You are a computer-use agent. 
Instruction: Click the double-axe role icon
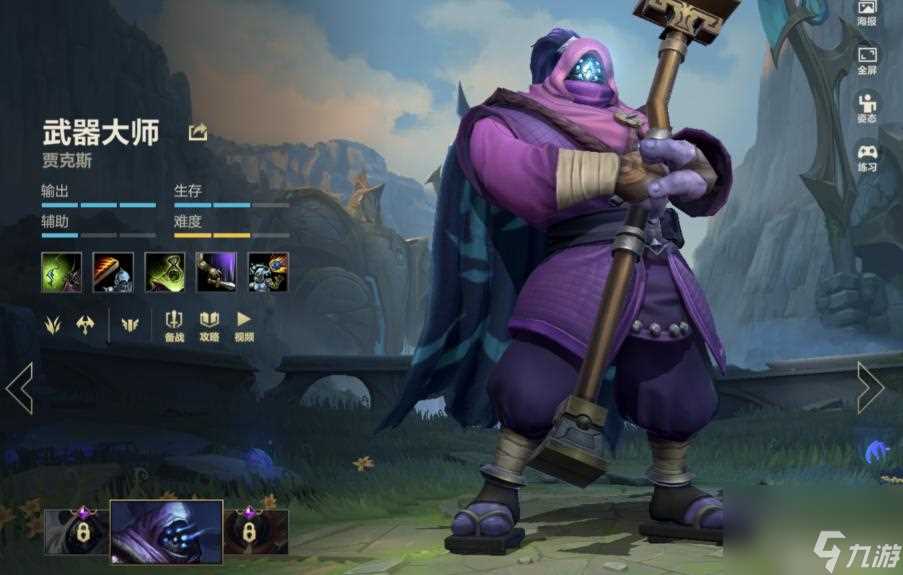pos(86,324)
